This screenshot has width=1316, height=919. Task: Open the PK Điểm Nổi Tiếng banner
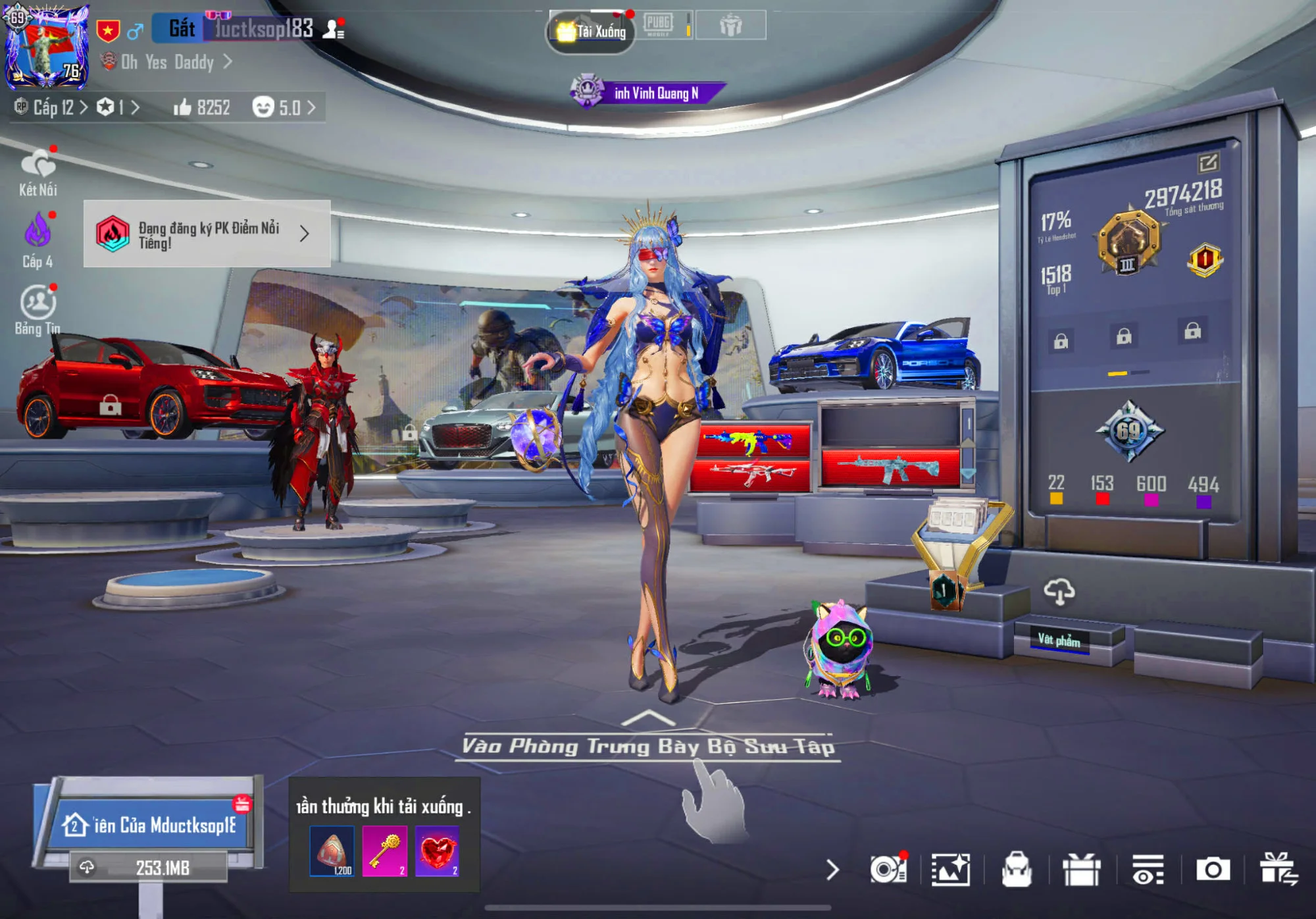pyautogui.click(x=204, y=234)
